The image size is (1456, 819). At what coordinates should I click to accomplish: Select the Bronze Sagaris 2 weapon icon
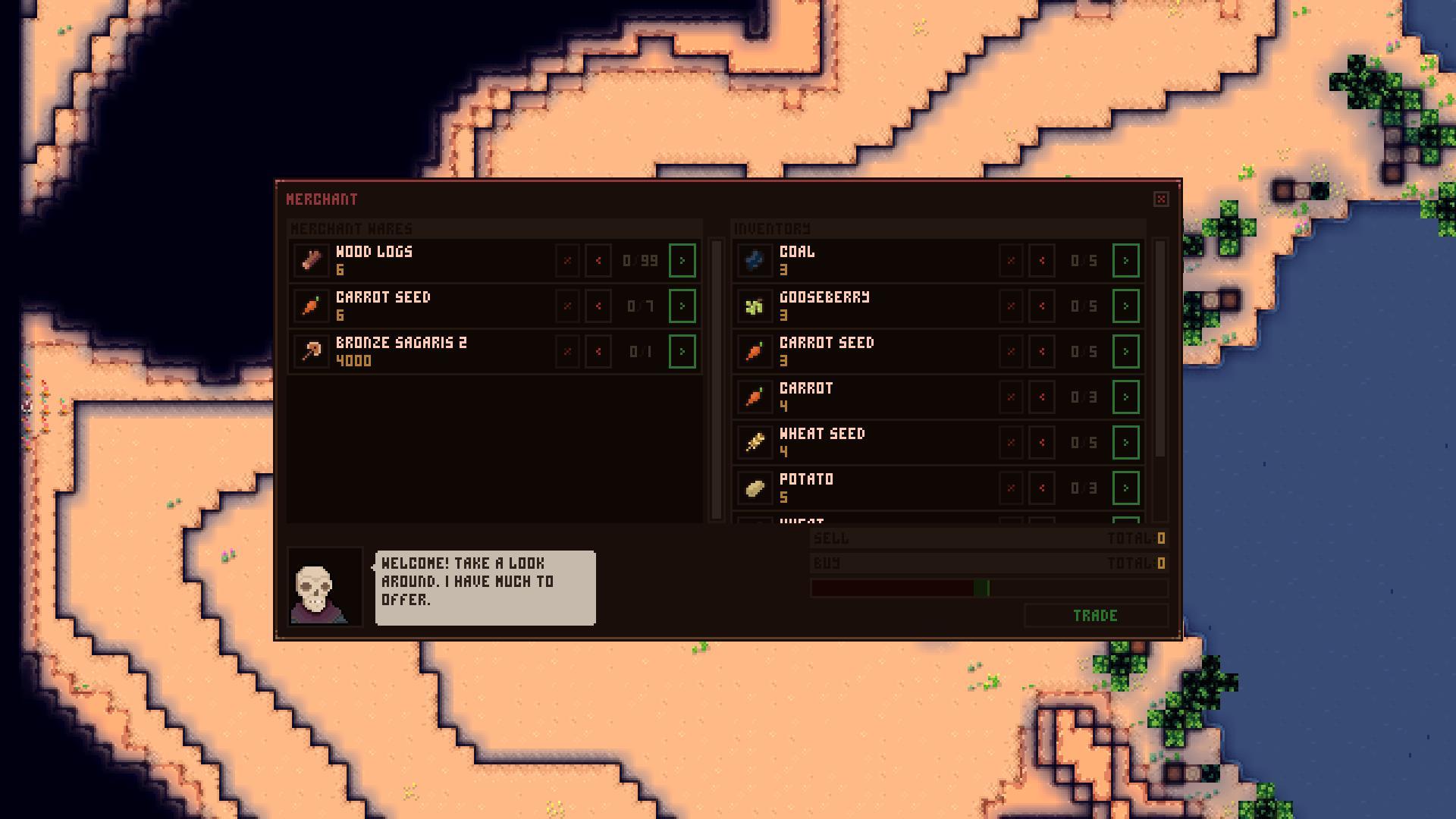311,350
